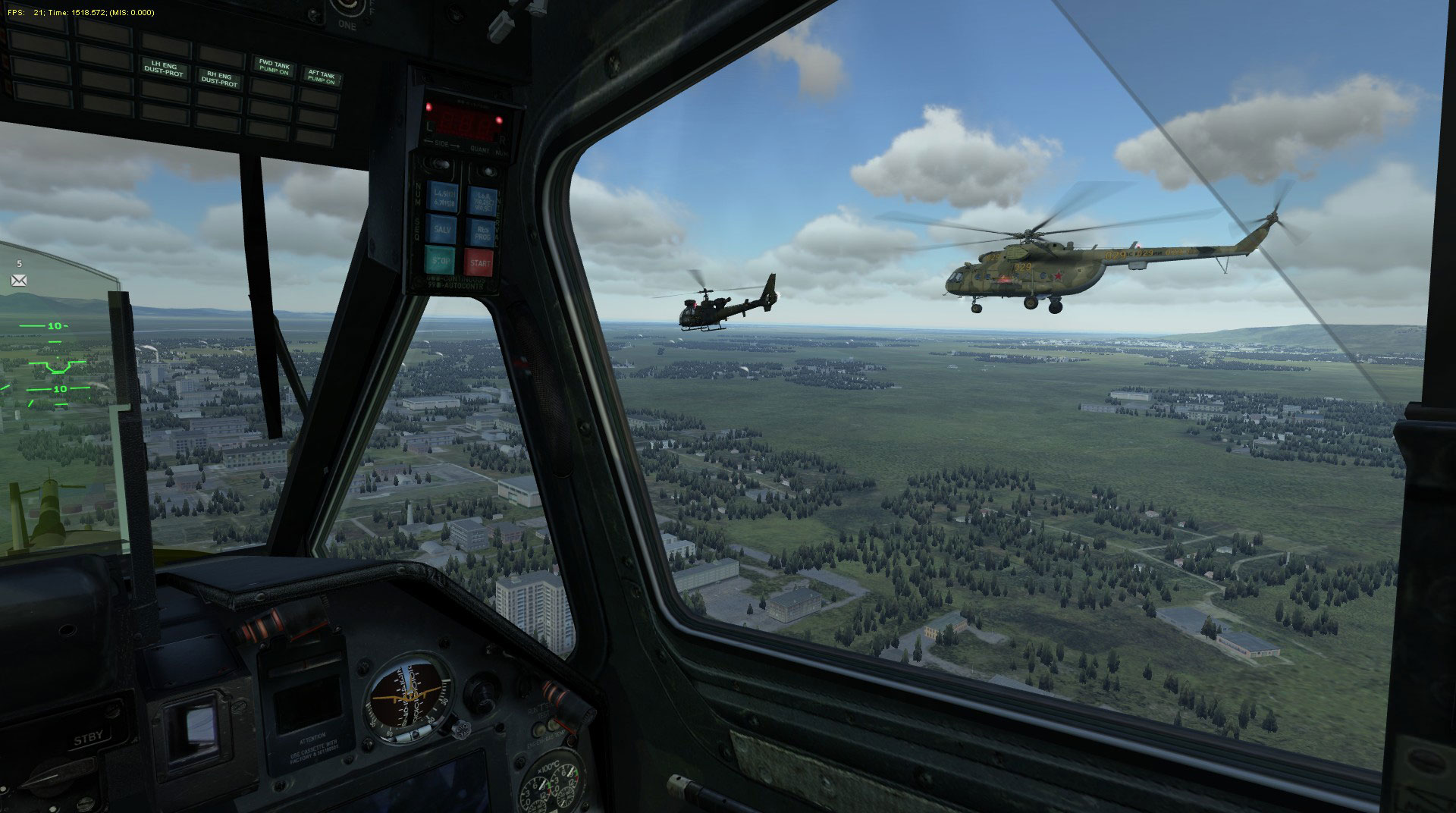Screen dimensions: 1456x813
Task: Open the envelope message icon
Action: [x=19, y=281]
